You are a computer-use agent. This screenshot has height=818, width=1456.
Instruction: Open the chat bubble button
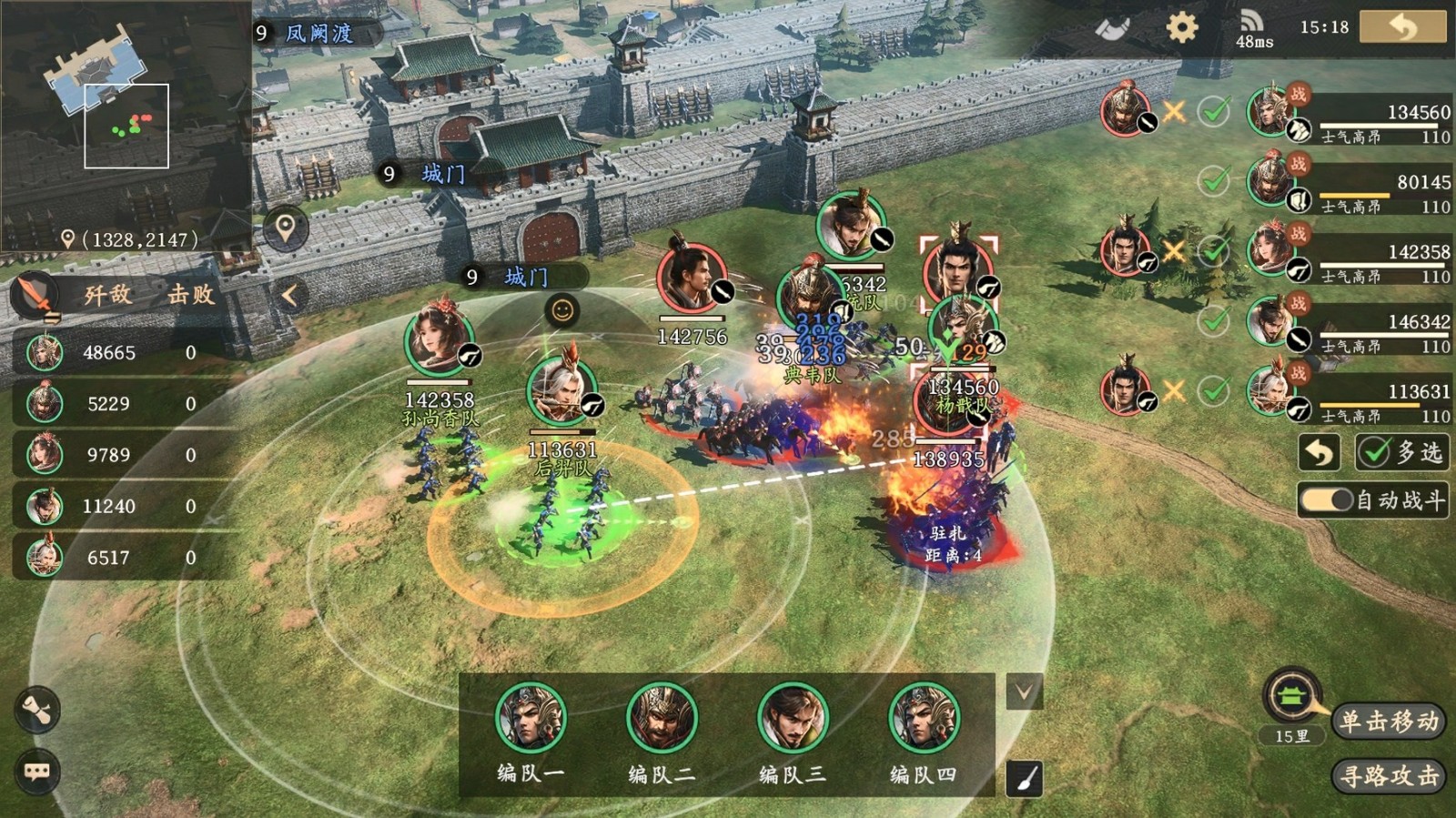pos(37,772)
